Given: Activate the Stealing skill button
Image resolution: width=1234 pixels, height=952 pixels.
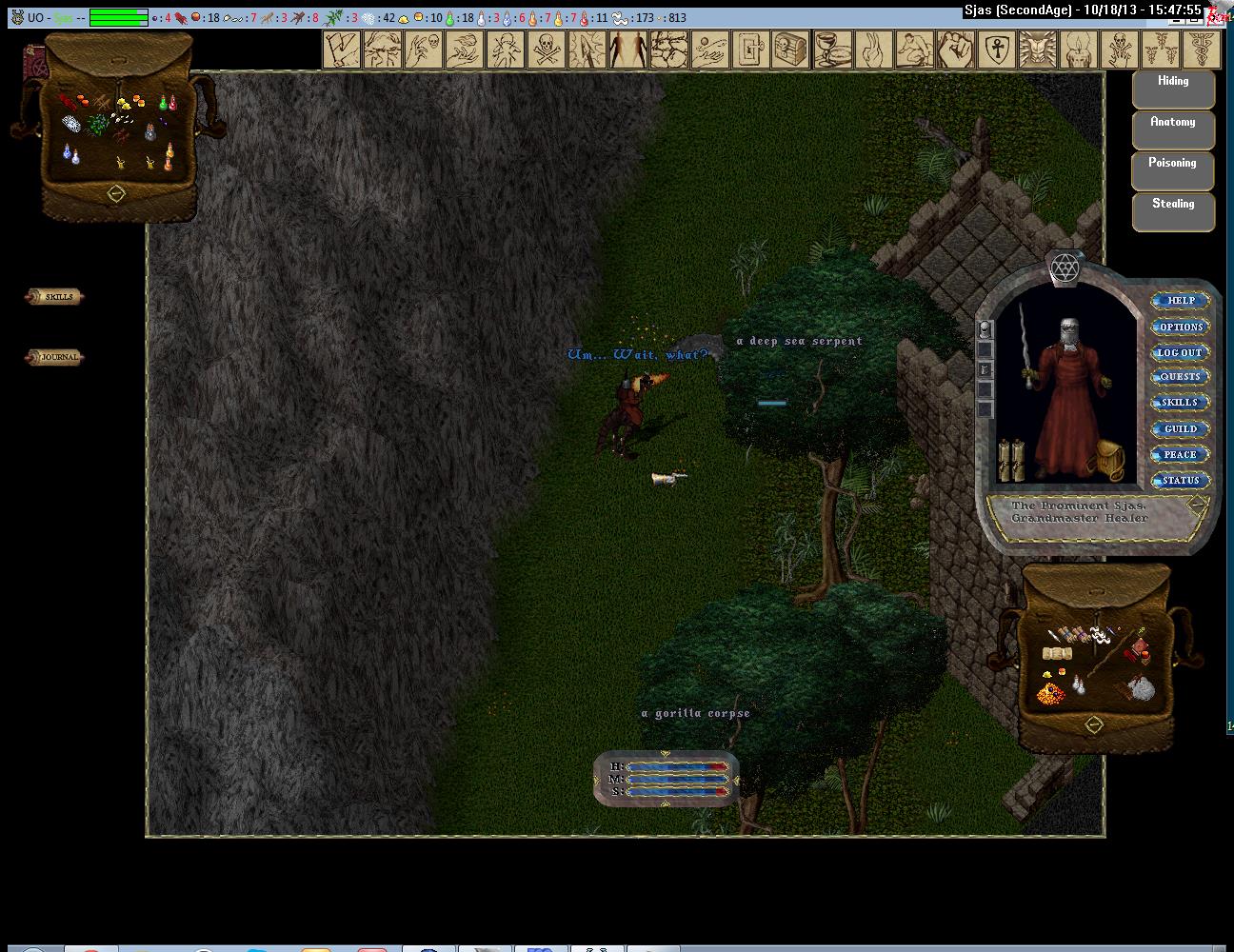Looking at the screenshot, I should [x=1173, y=211].
